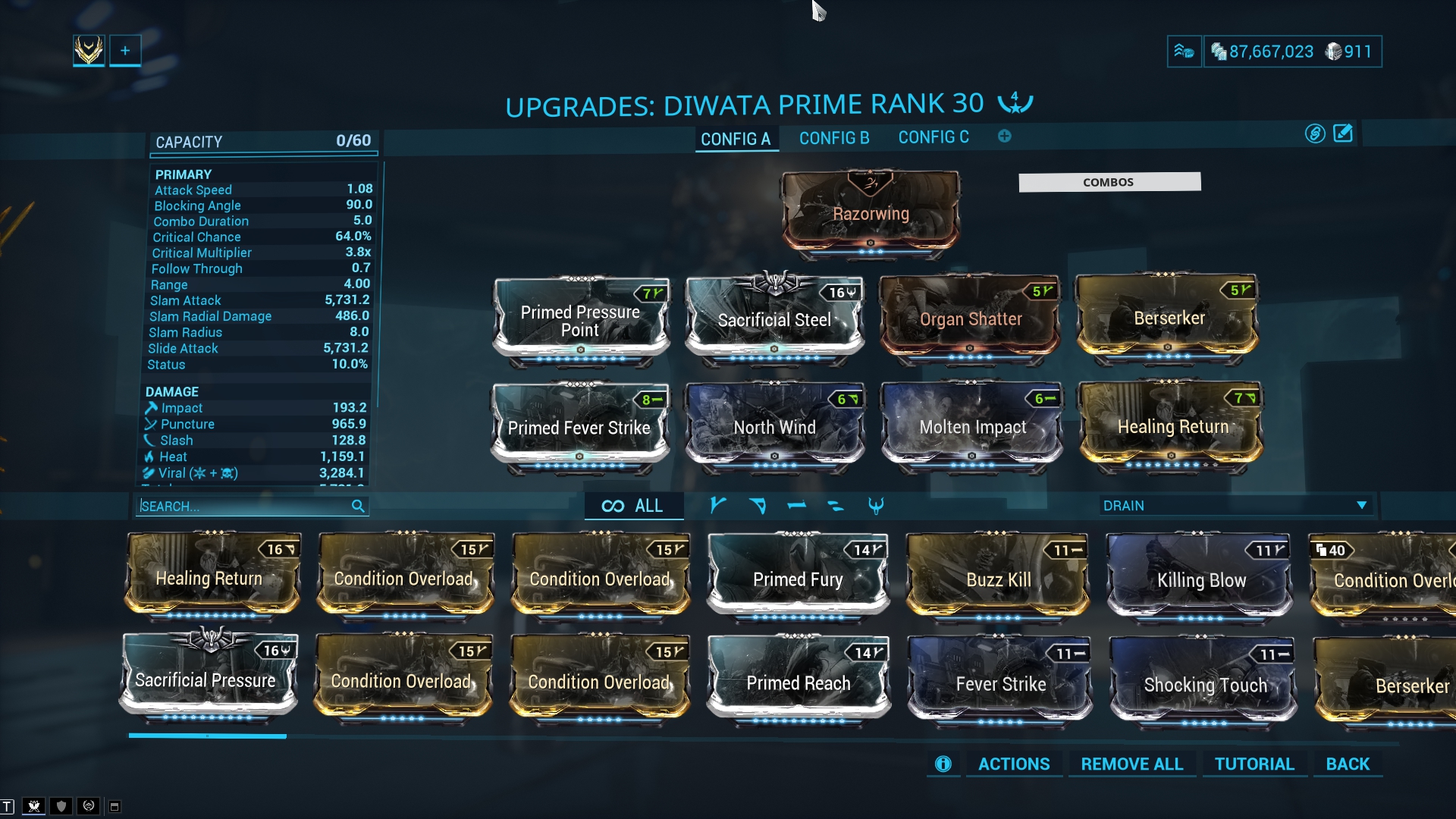Select the Config C loadout tab
1456x819 pixels.
(933, 137)
